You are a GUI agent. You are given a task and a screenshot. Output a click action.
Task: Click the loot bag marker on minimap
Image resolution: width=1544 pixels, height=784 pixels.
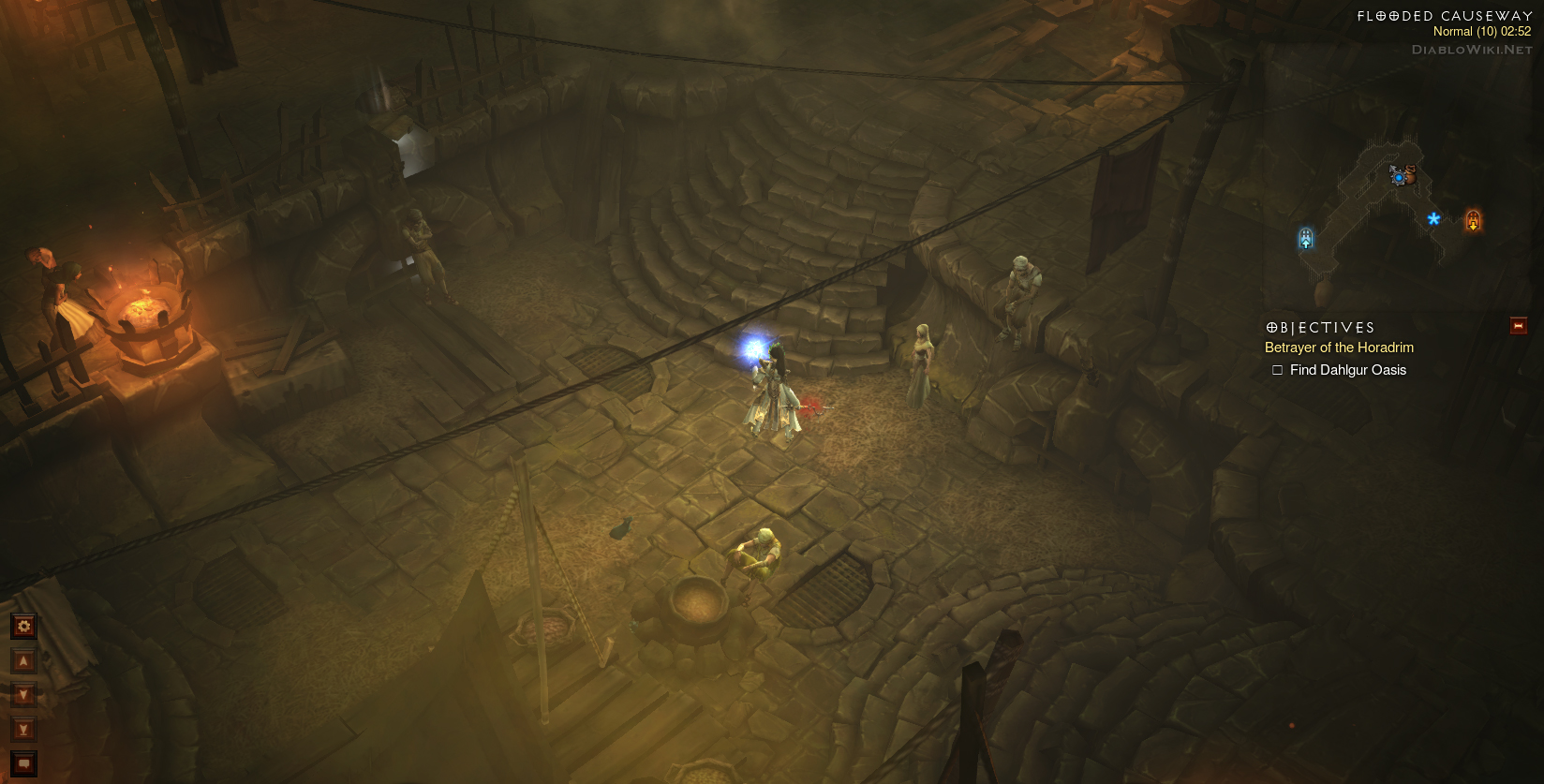1409,174
